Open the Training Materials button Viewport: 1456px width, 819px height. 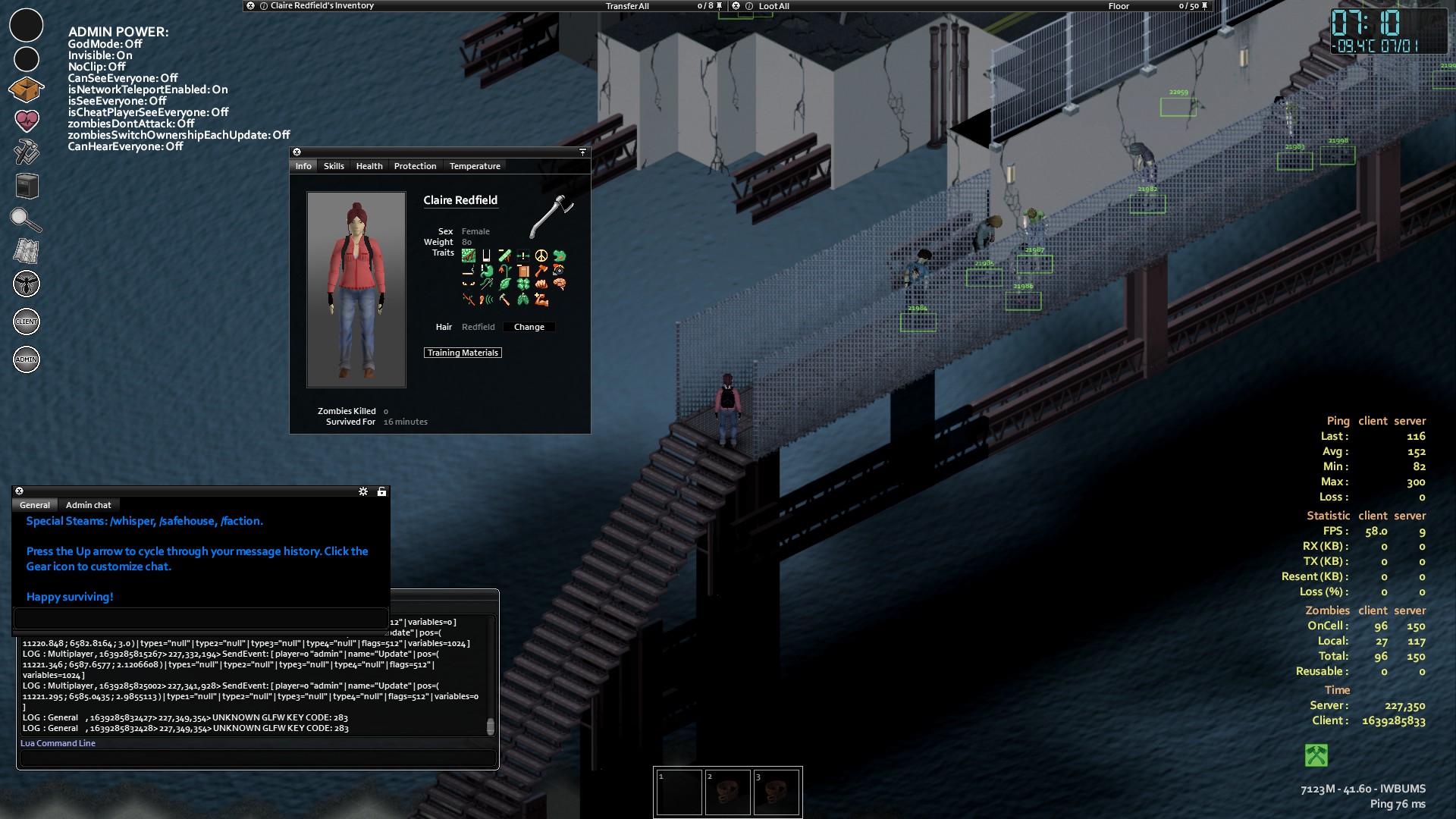coord(463,353)
